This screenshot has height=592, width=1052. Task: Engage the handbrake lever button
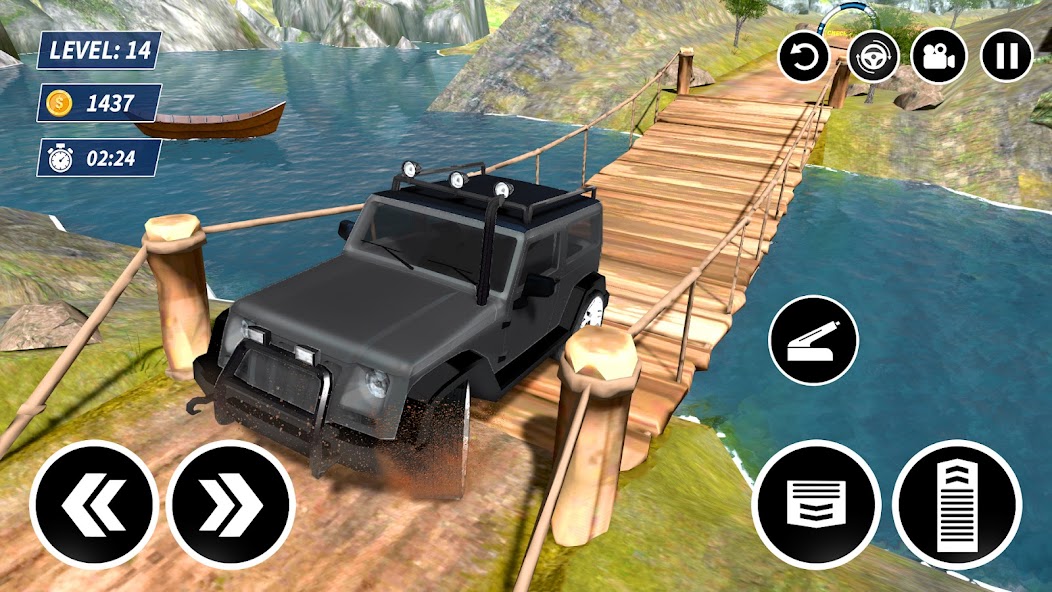click(x=813, y=340)
